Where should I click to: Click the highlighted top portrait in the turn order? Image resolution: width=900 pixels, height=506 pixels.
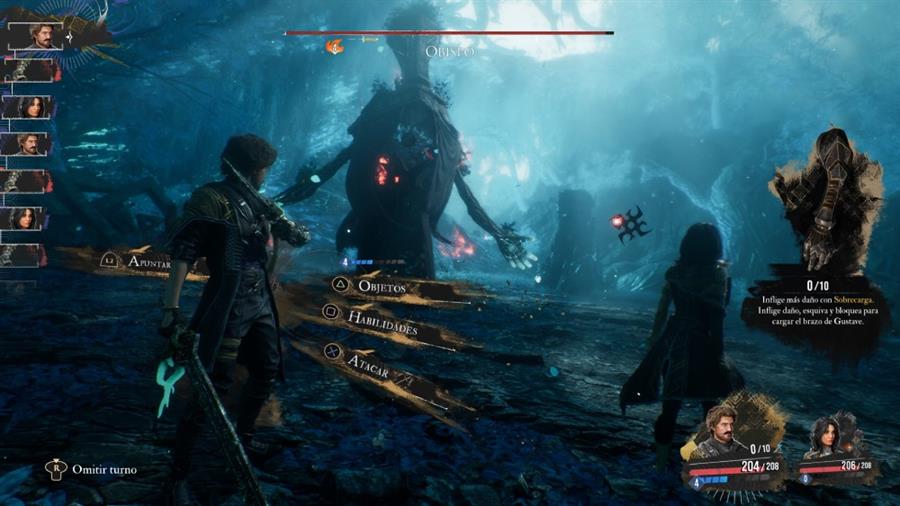point(41,37)
